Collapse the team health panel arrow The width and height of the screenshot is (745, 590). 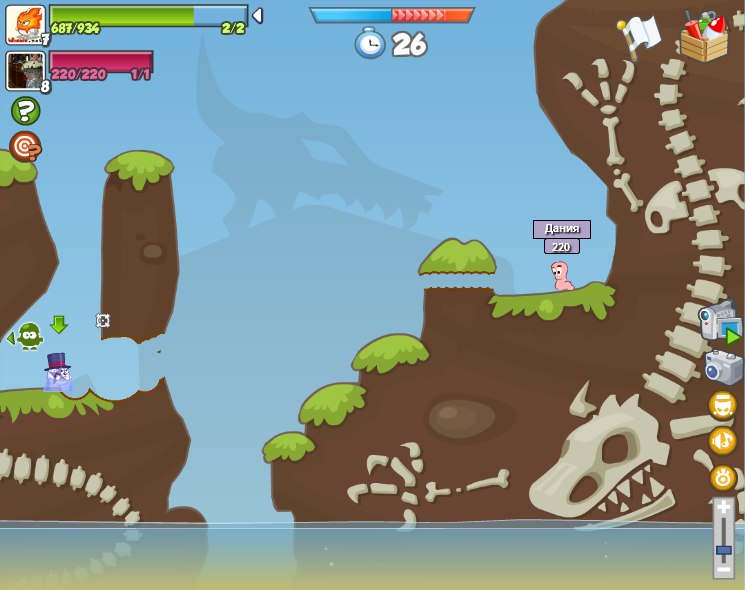tap(257, 16)
